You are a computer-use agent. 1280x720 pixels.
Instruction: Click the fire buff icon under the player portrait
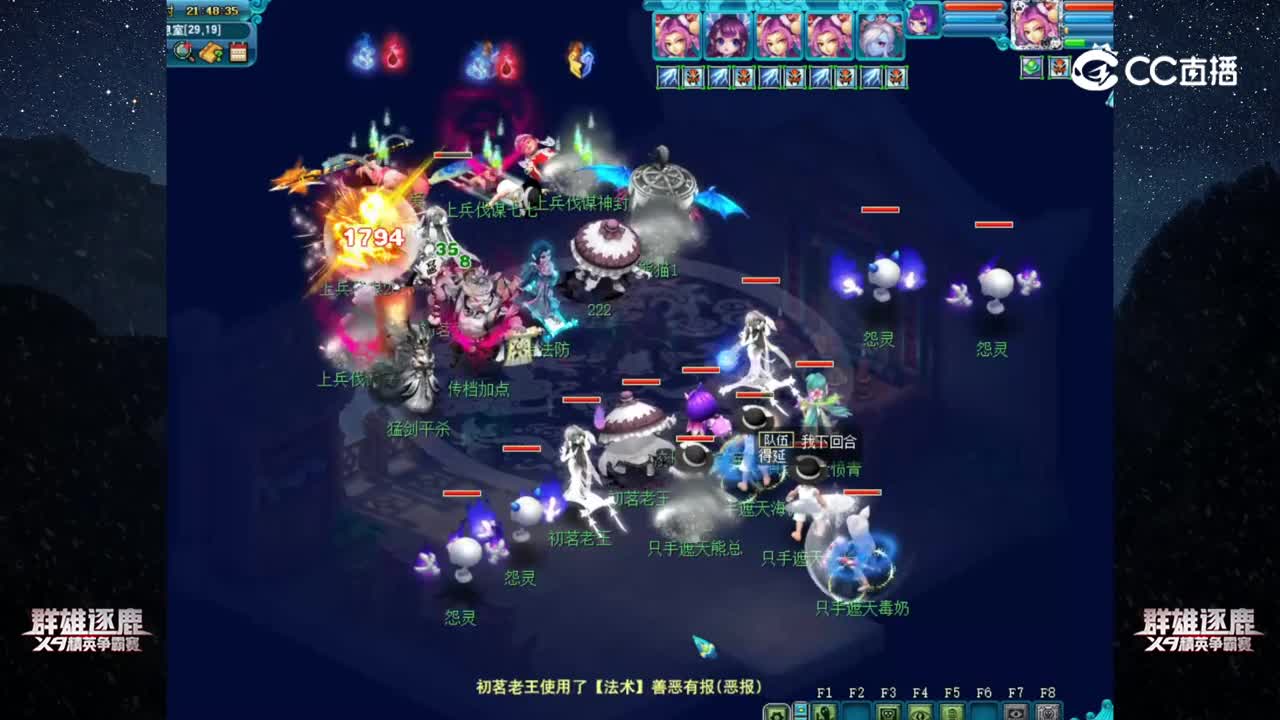coord(1059,68)
